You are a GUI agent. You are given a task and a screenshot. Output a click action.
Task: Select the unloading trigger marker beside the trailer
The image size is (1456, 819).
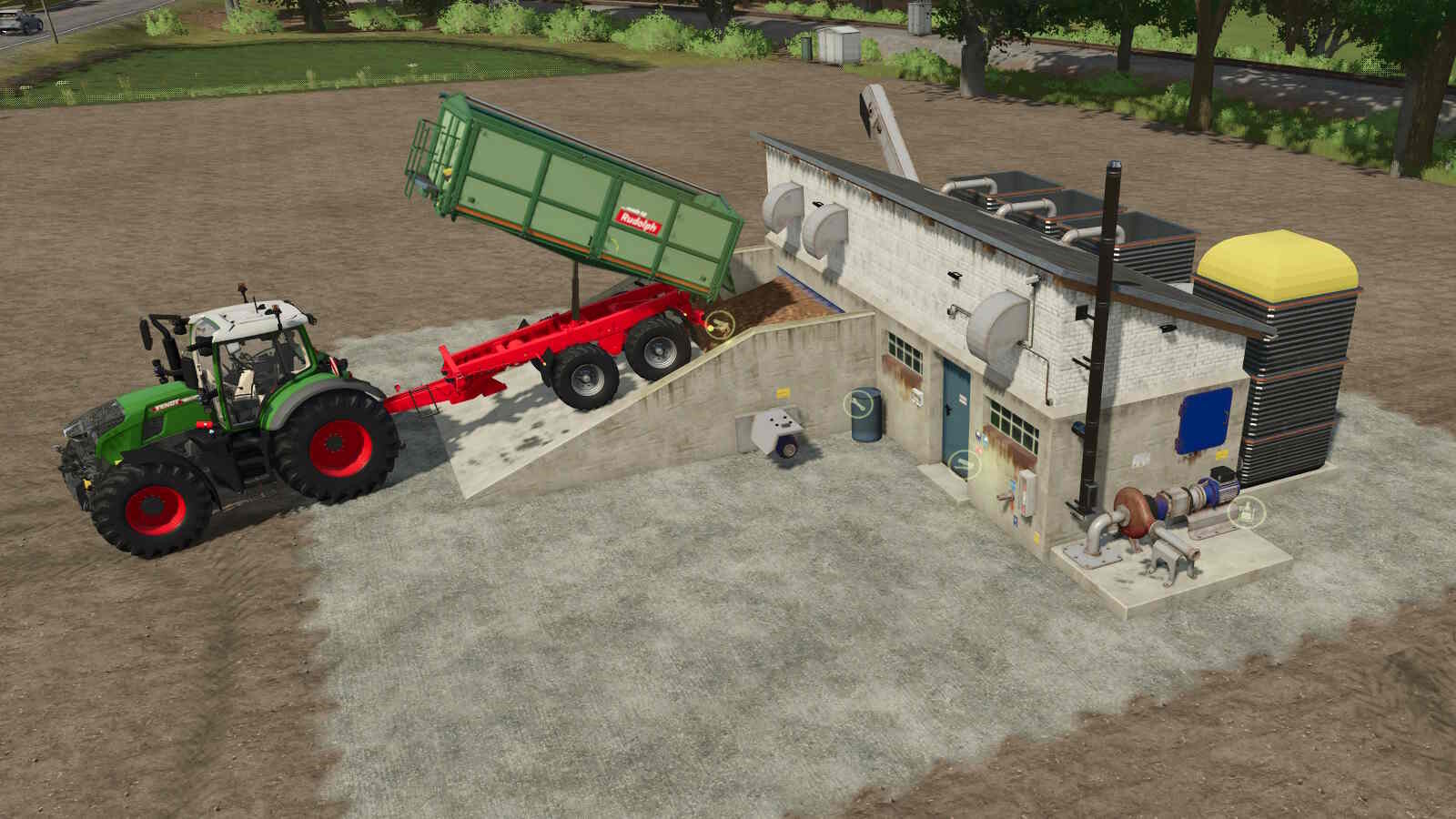coord(720,323)
